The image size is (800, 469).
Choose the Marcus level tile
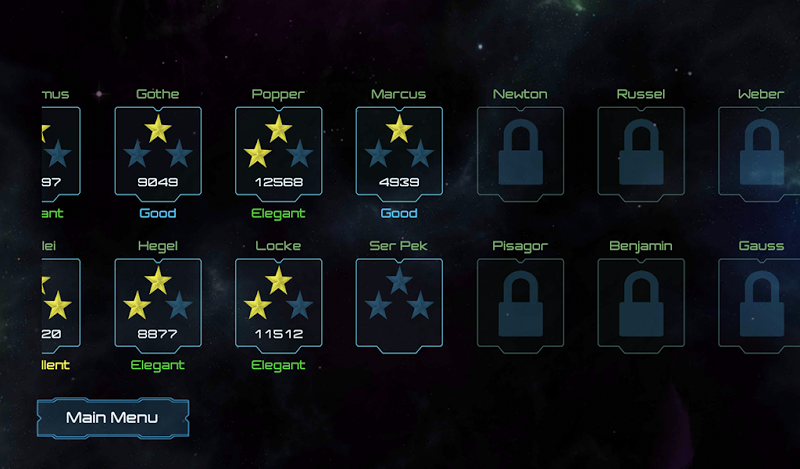pyautogui.click(x=399, y=151)
